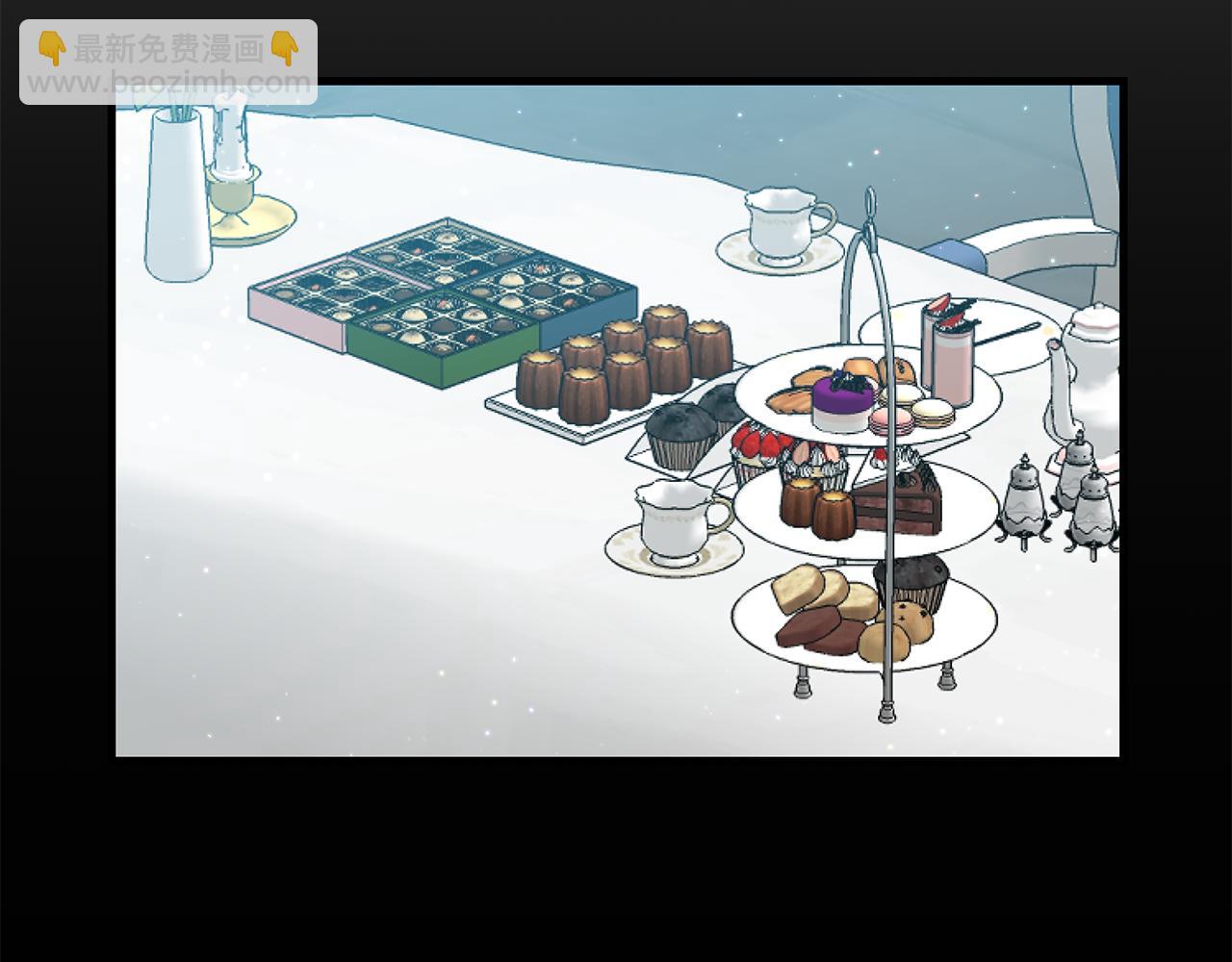Open the baozimh.com watermark banner link
The height and width of the screenshot is (962, 1232).
[168, 63]
